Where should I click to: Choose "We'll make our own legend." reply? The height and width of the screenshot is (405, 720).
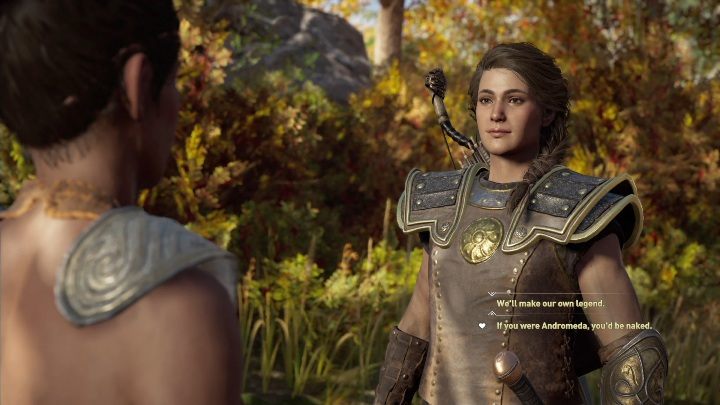tap(551, 304)
